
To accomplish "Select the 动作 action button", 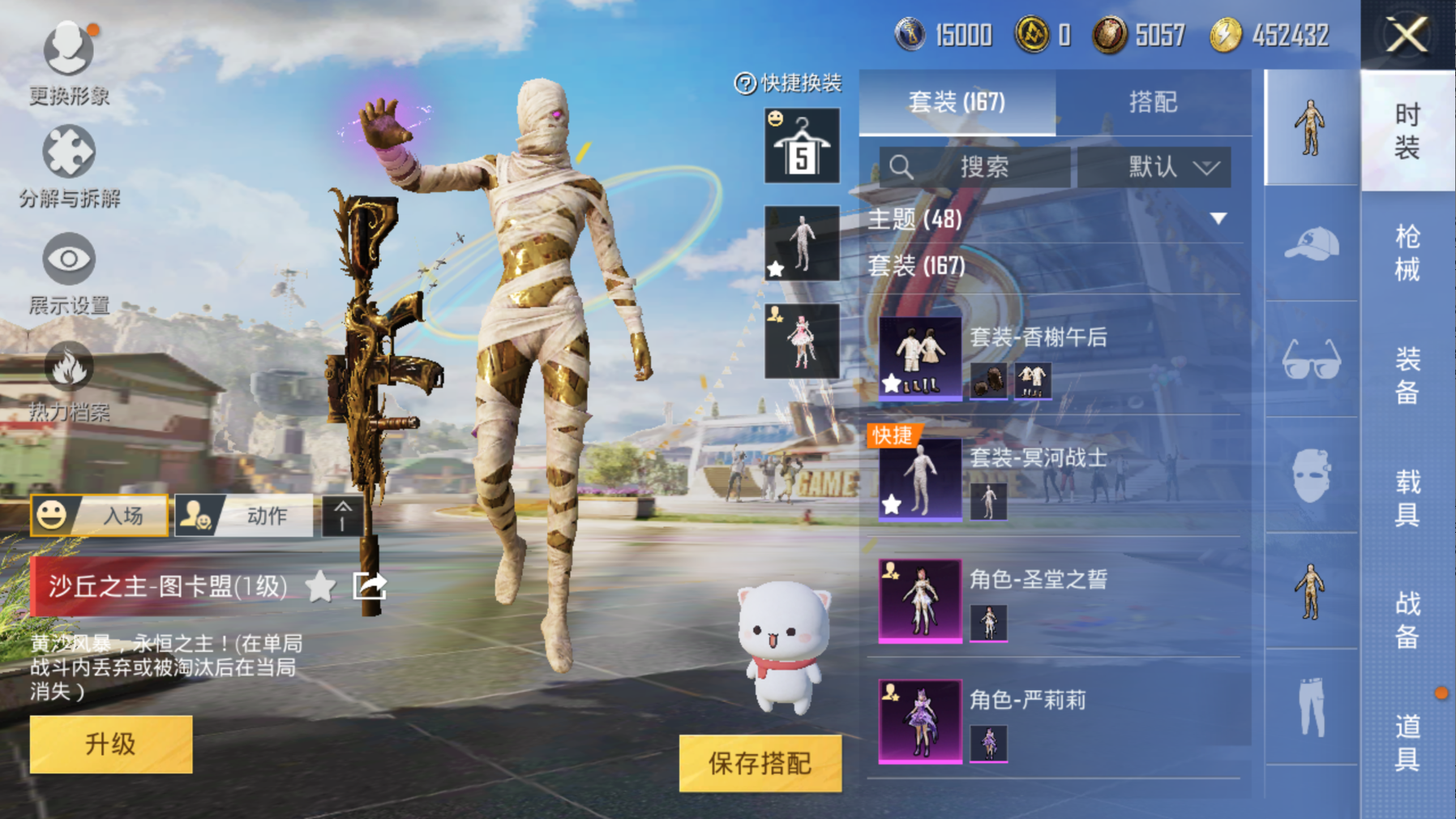I will [244, 515].
